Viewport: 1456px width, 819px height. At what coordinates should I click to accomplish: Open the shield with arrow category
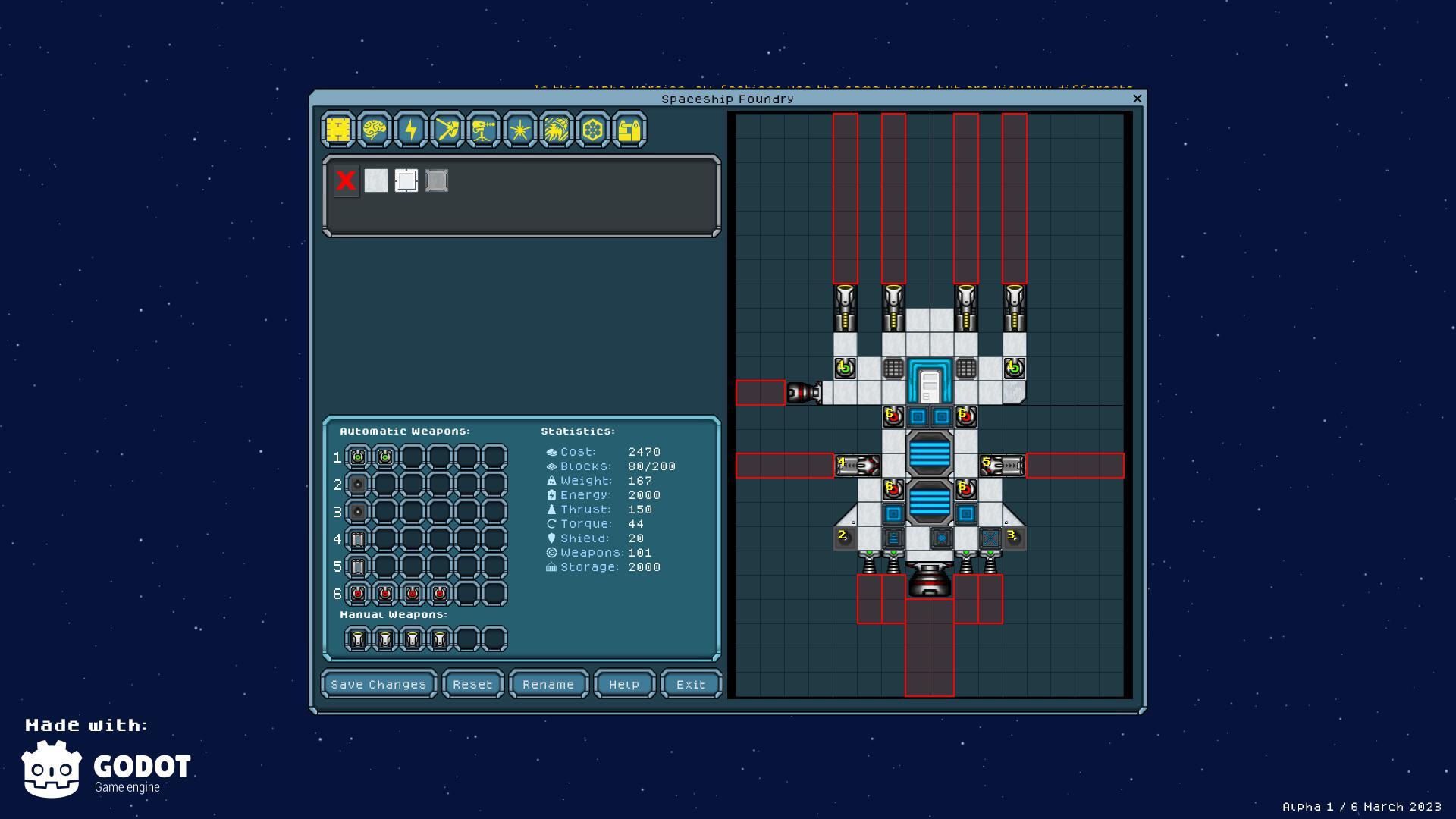447,130
